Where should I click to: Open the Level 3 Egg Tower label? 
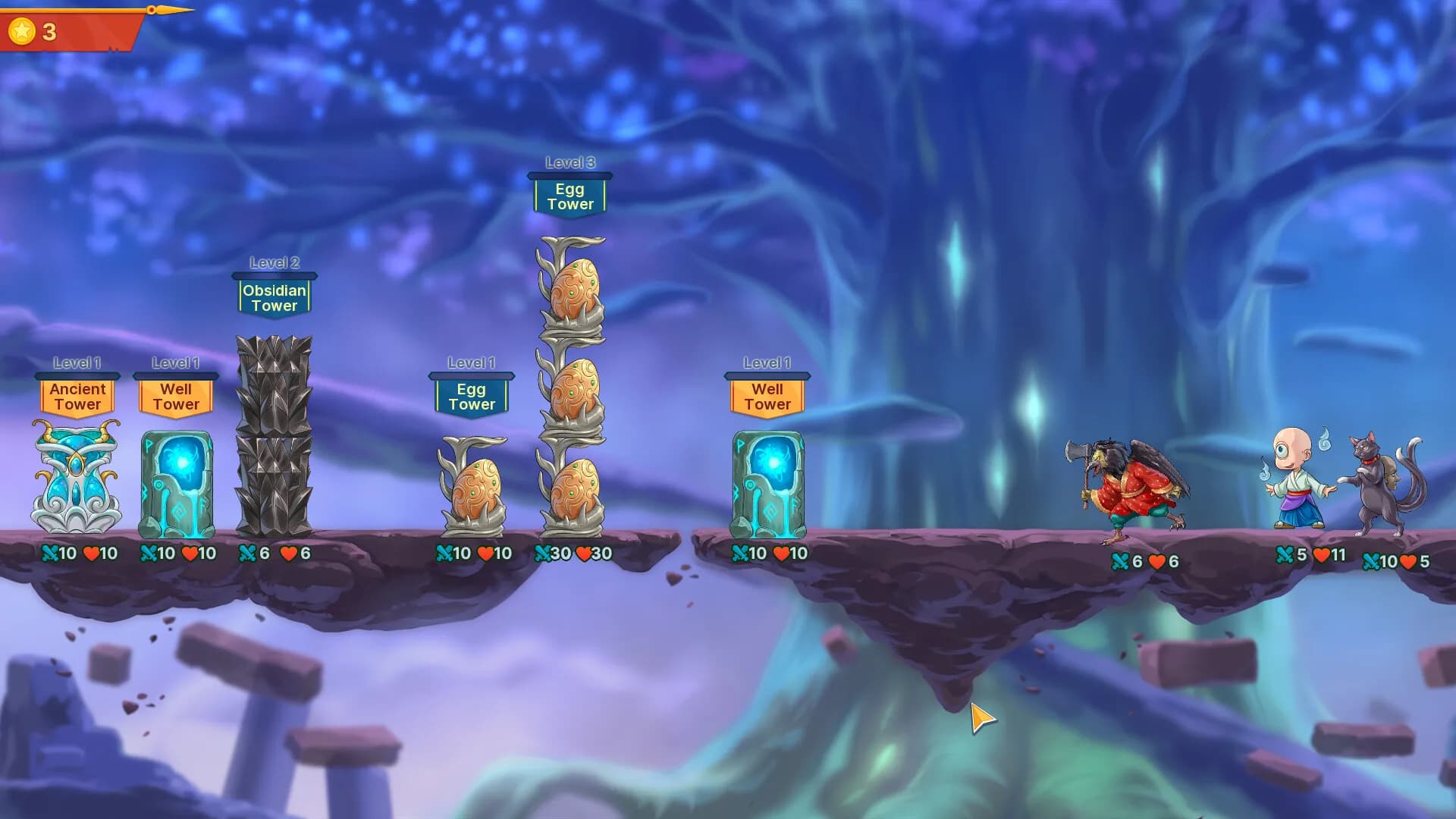click(x=570, y=196)
